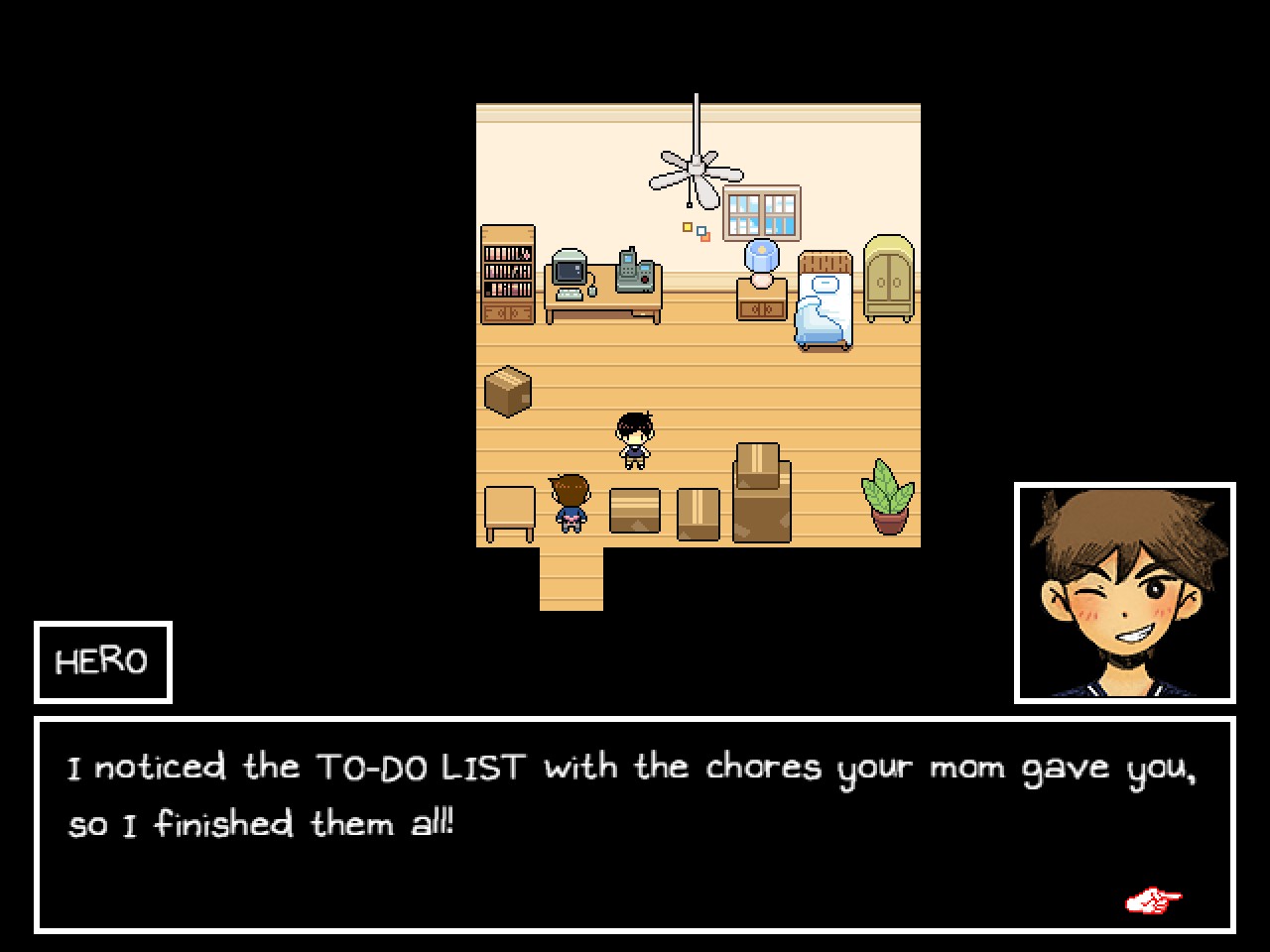1270x952 pixels.
Task: Click the computer on the desk
Action: [571, 268]
